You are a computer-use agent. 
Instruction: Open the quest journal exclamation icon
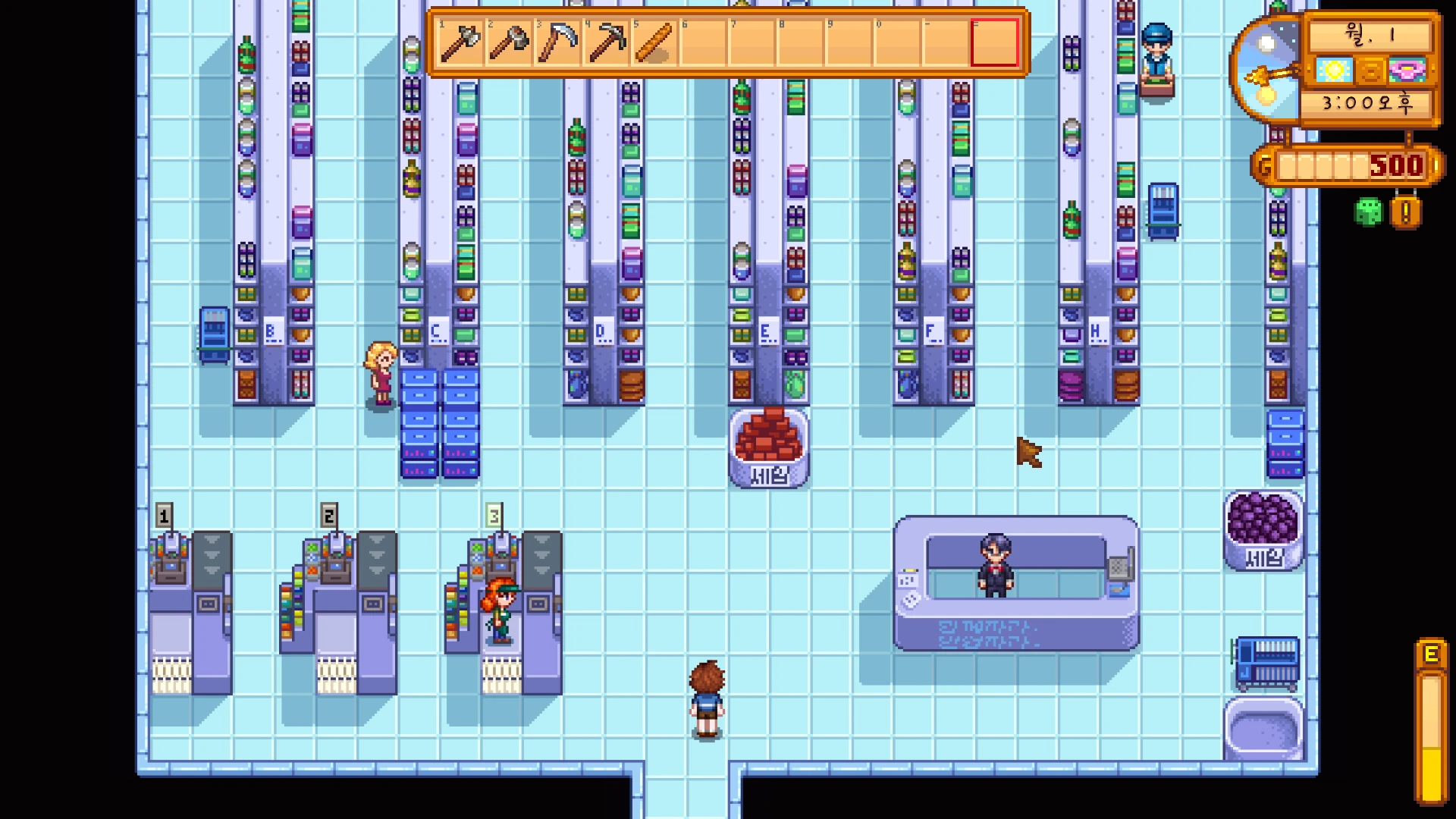point(1405,213)
